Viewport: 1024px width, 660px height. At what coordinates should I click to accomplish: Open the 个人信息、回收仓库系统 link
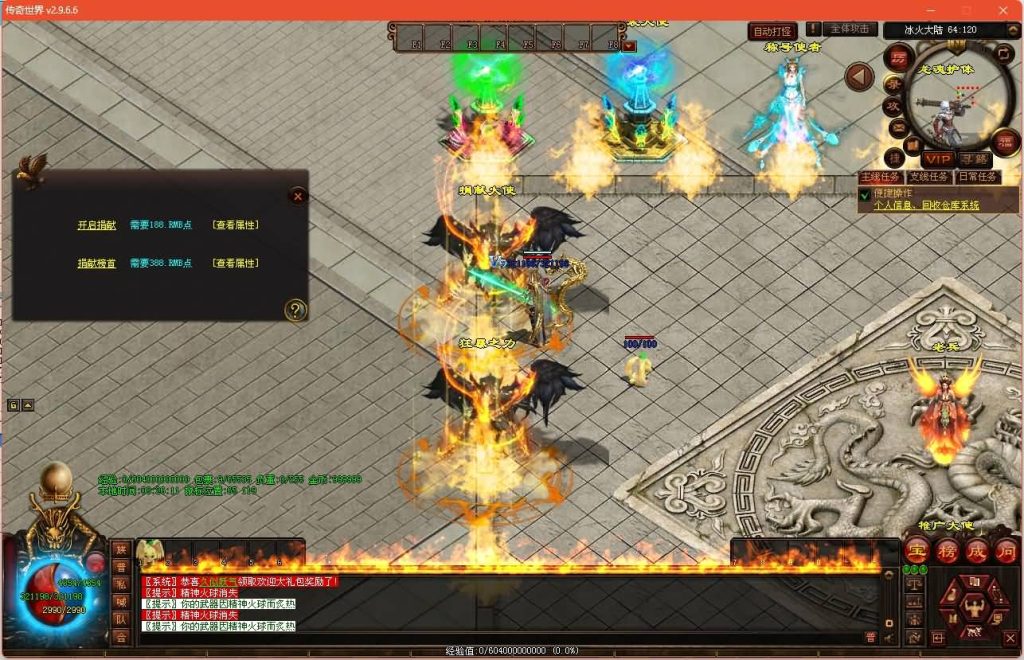(926, 205)
